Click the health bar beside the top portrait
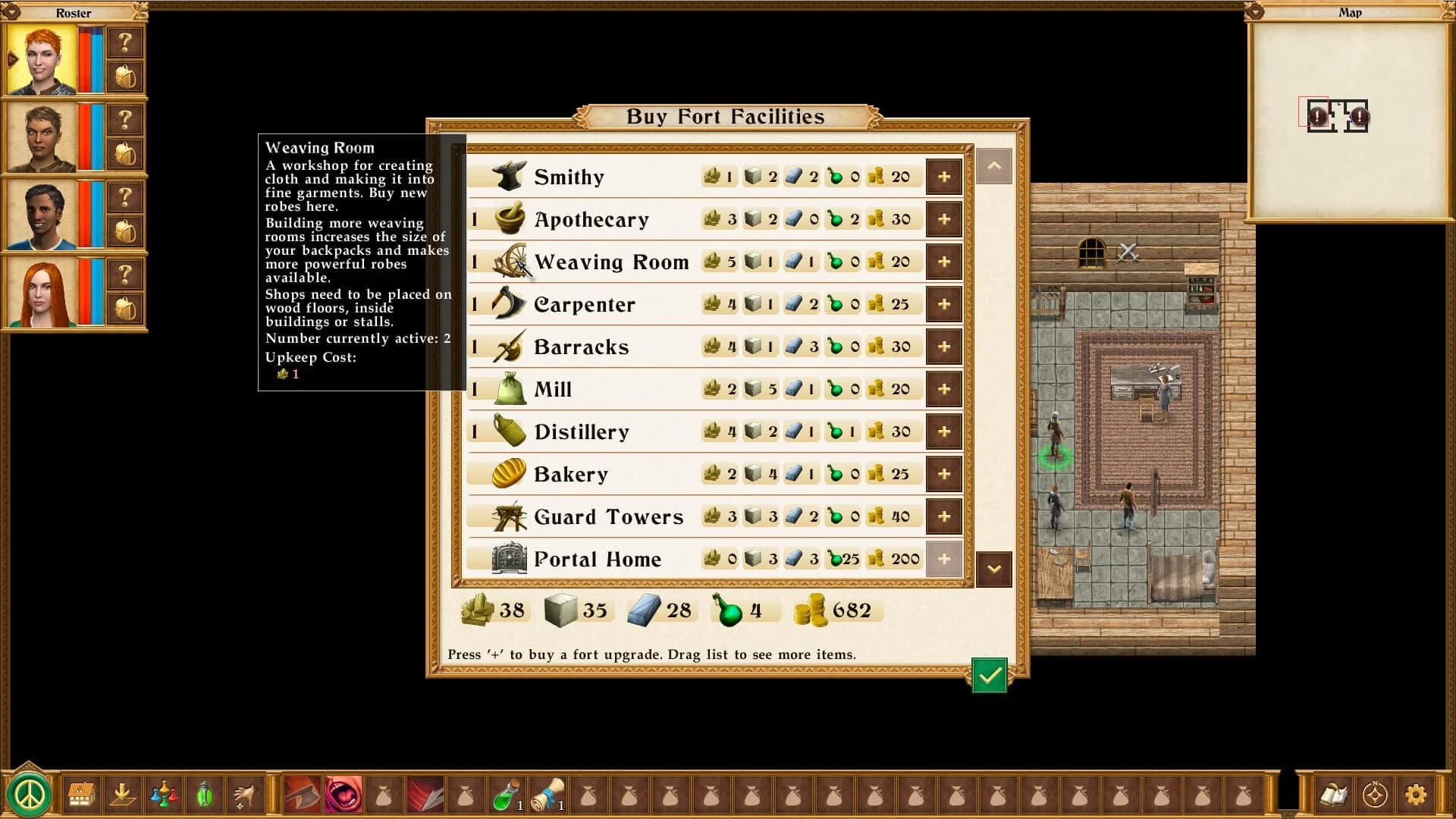This screenshot has height=819, width=1456. (86, 57)
